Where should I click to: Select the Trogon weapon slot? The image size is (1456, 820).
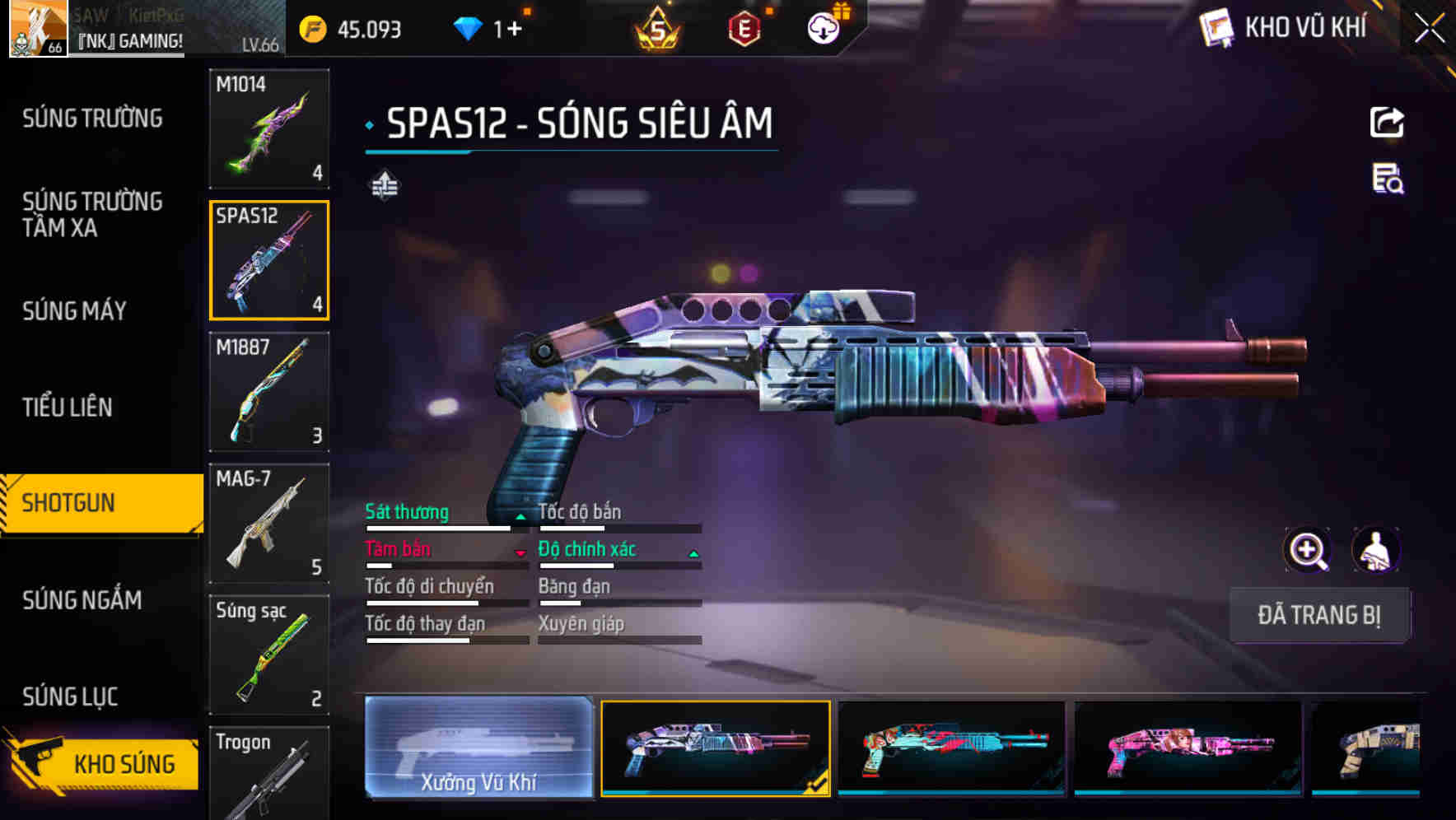tap(269, 774)
